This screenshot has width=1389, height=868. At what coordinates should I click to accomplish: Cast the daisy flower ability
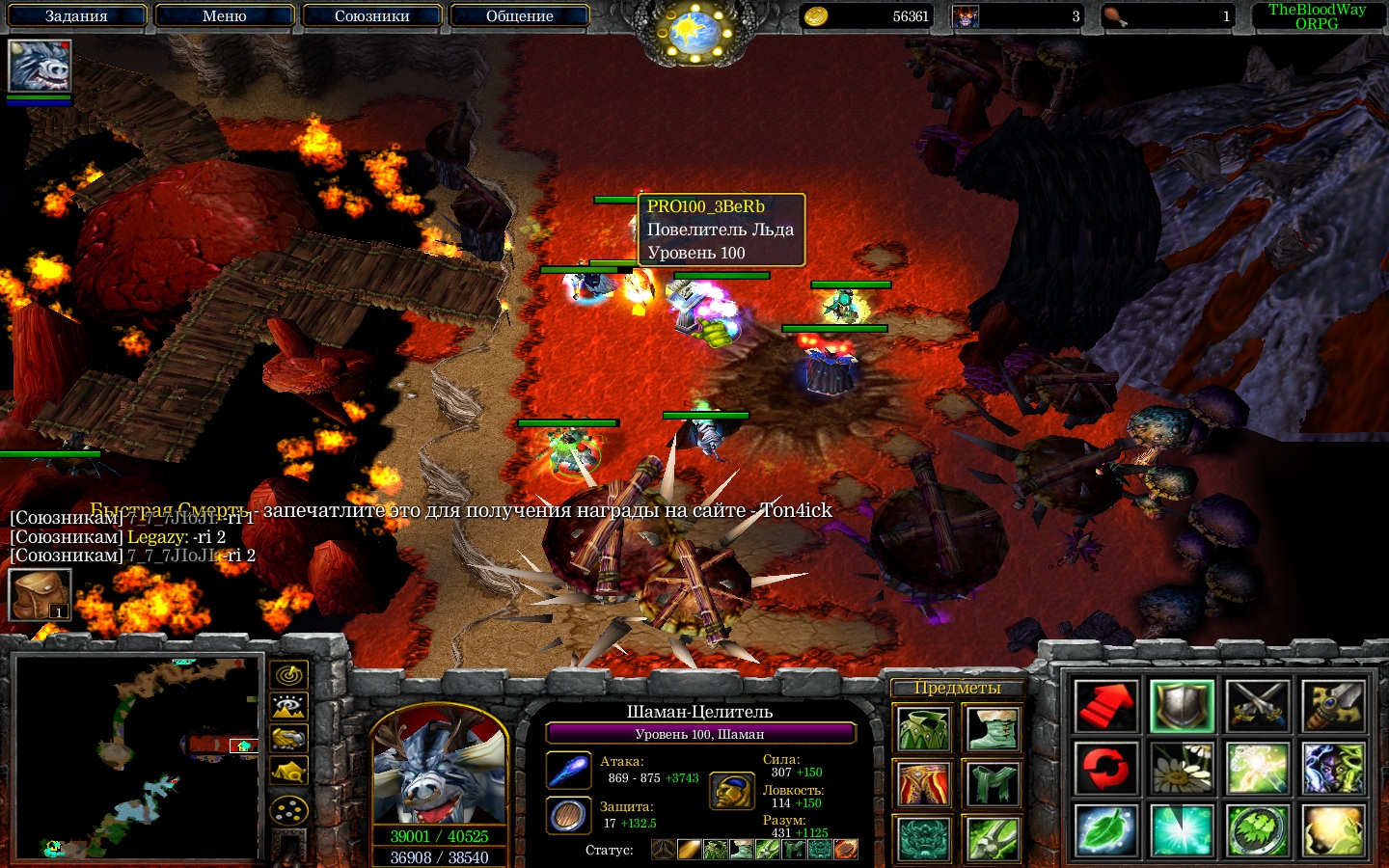[x=1183, y=769]
